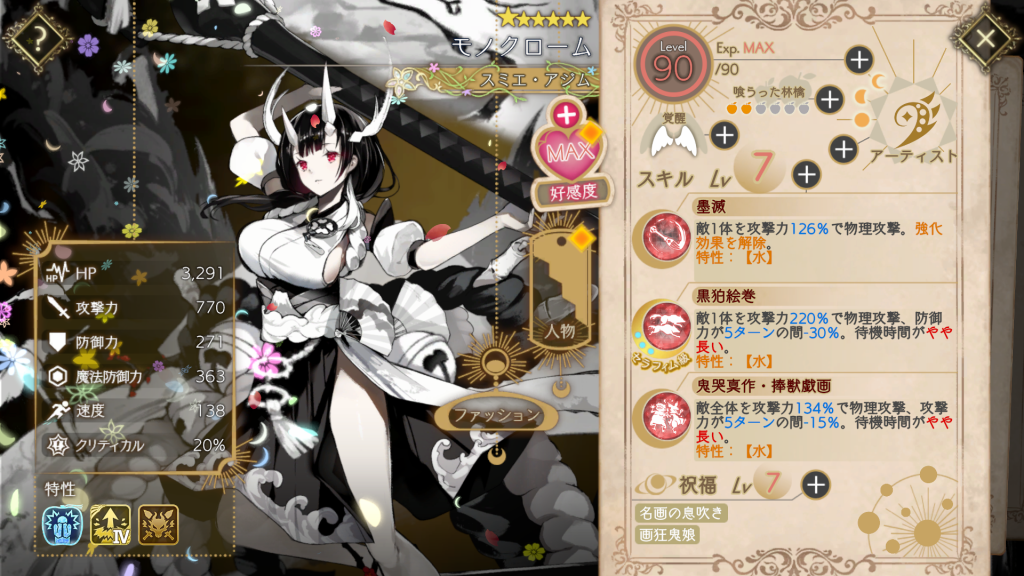Screen dimensions: 1024x576
Task: Tap the アーティスト class emblem
Action: tap(912, 123)
